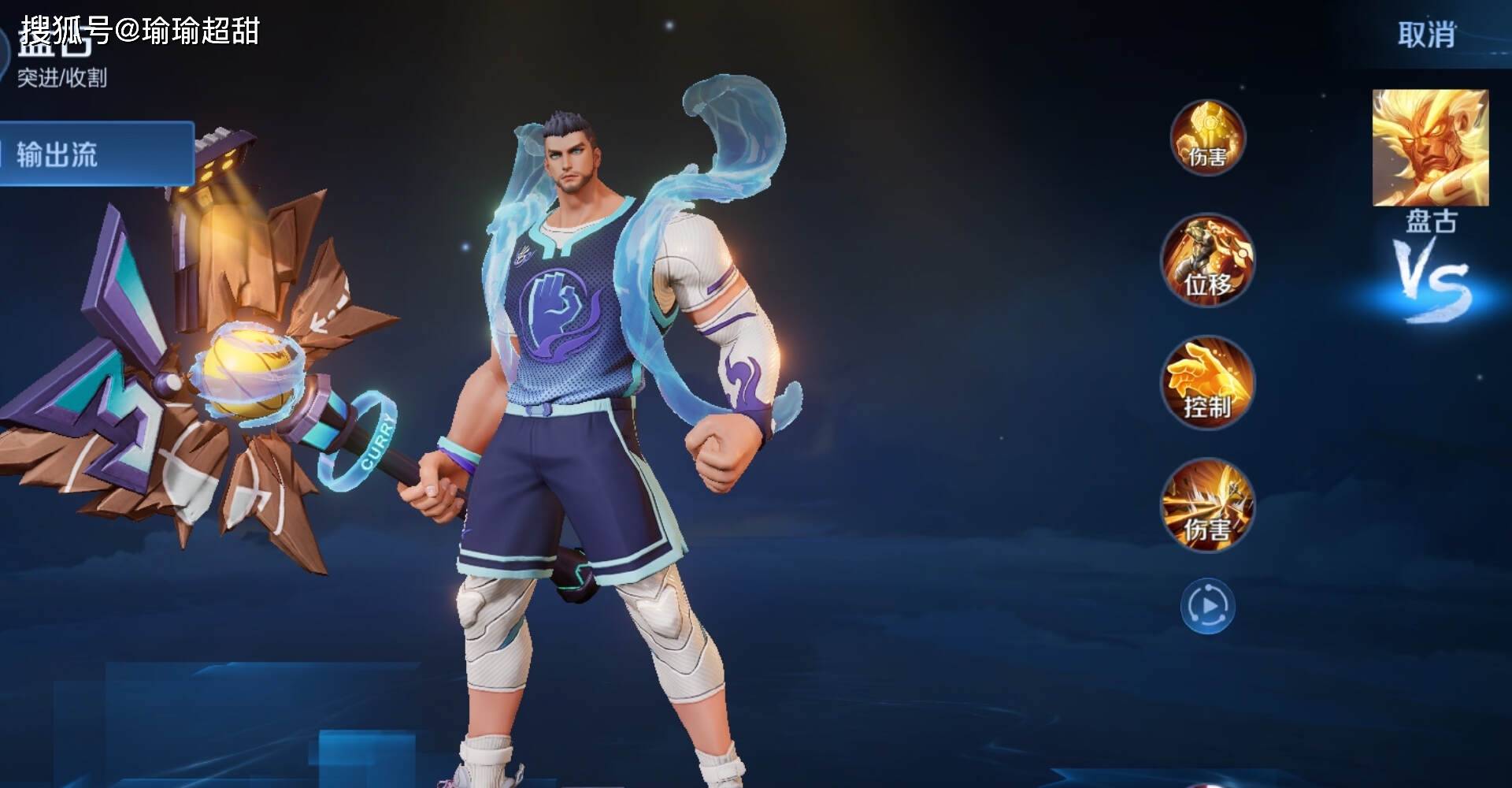Viewport: 1512px width, 788px height.
Task: Open the 输出流 build tab
Action: point(94,154)
